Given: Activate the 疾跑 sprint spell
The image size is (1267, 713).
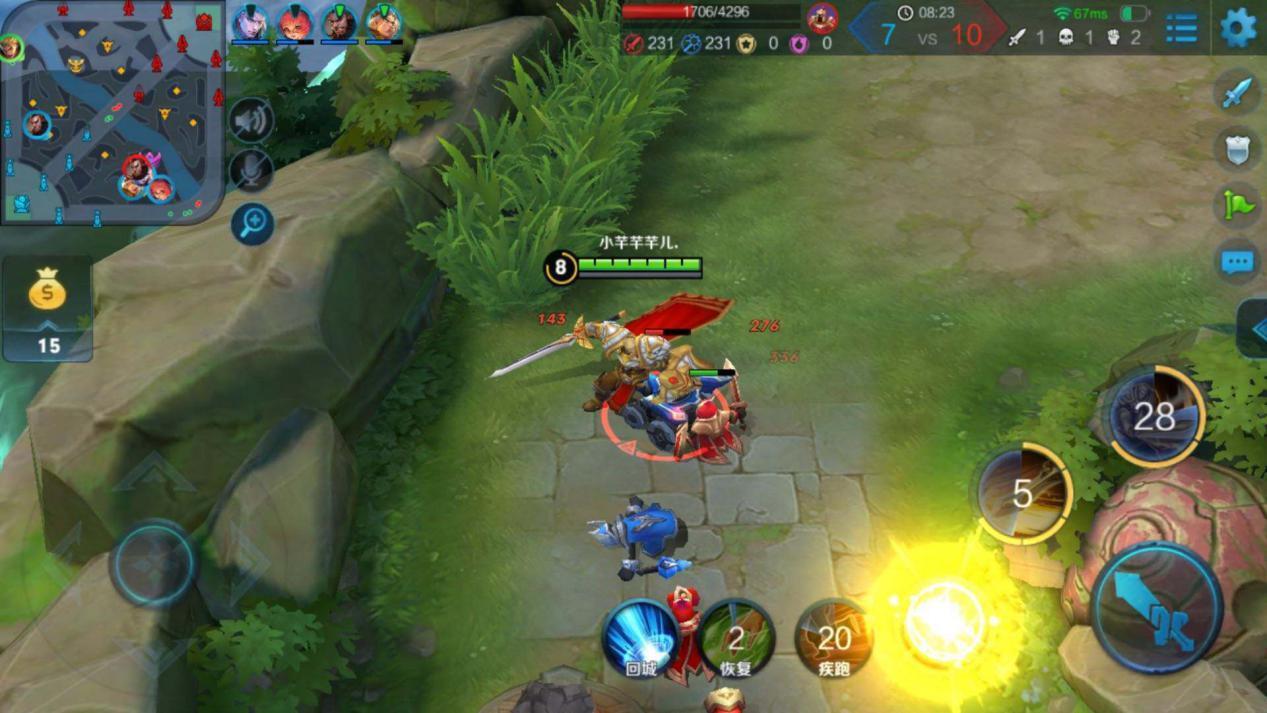Looking at the screenshot, I should 833,638.
